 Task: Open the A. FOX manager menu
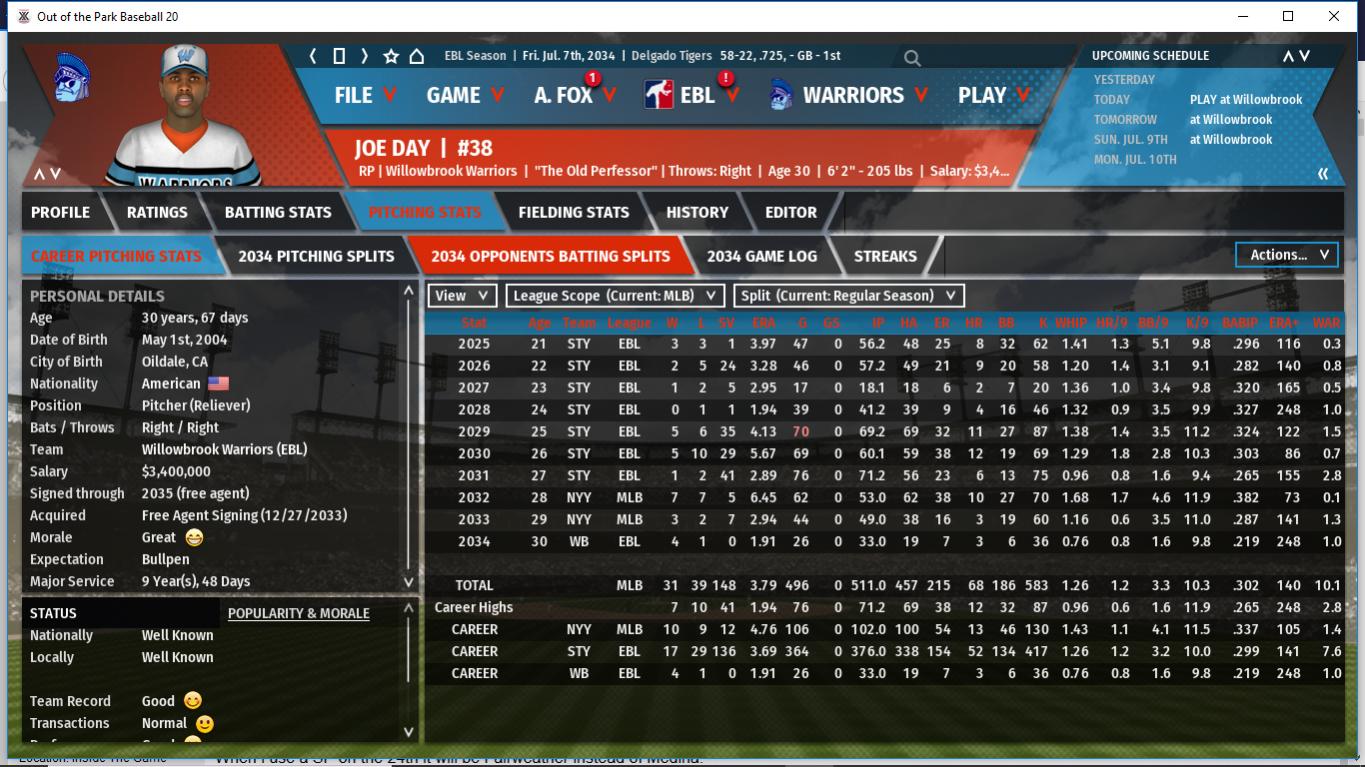point(574,95)
